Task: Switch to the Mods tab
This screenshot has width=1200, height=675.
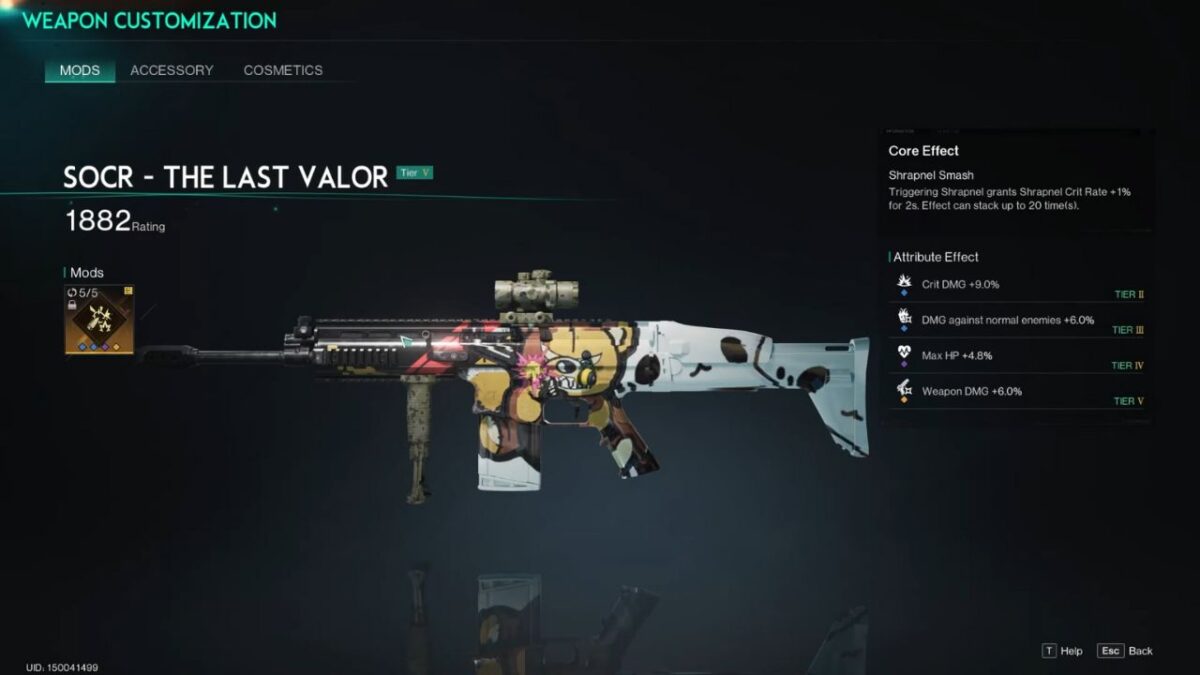Action: pos(80,70)
